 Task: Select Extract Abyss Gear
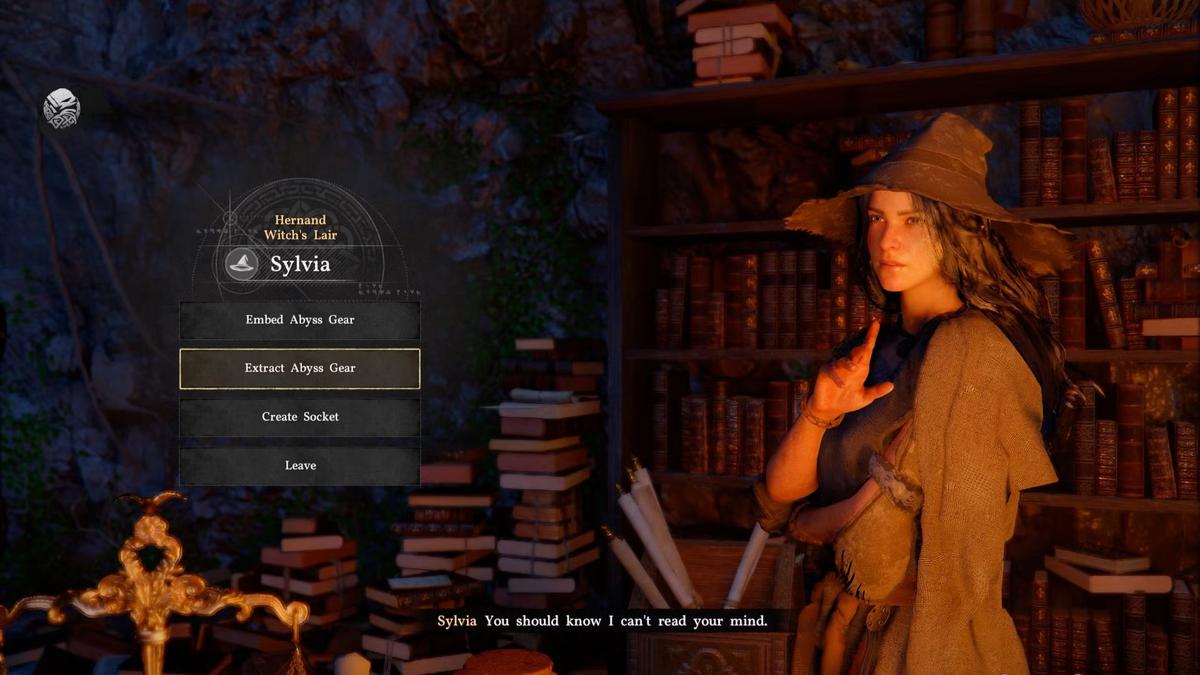(x=300, y=368)
